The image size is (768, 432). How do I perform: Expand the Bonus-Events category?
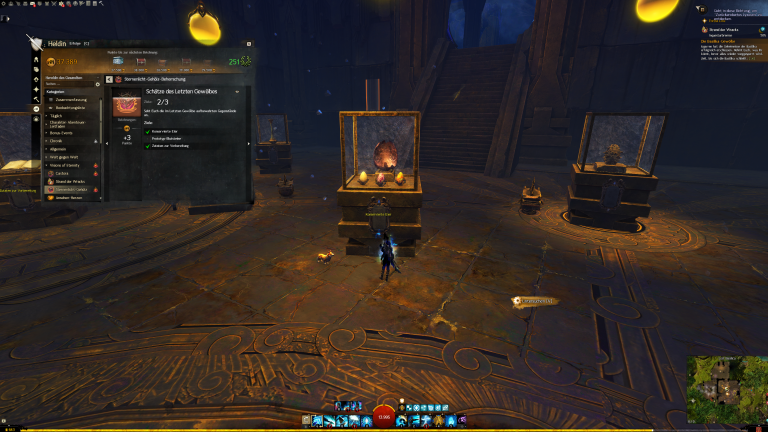point(63,132)
